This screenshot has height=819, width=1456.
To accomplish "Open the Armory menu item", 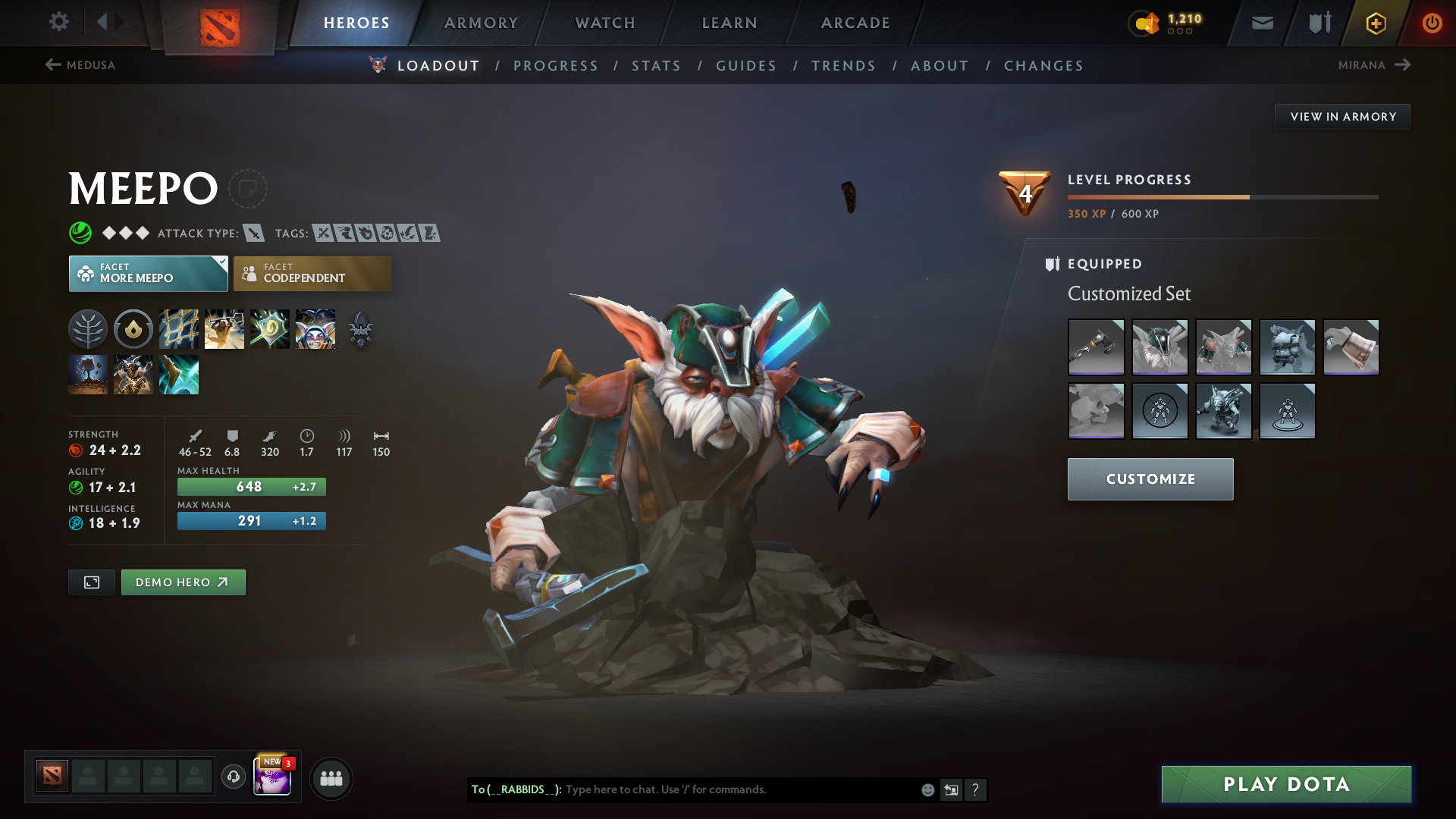I will pyautogui.click(x=481, y=23).
